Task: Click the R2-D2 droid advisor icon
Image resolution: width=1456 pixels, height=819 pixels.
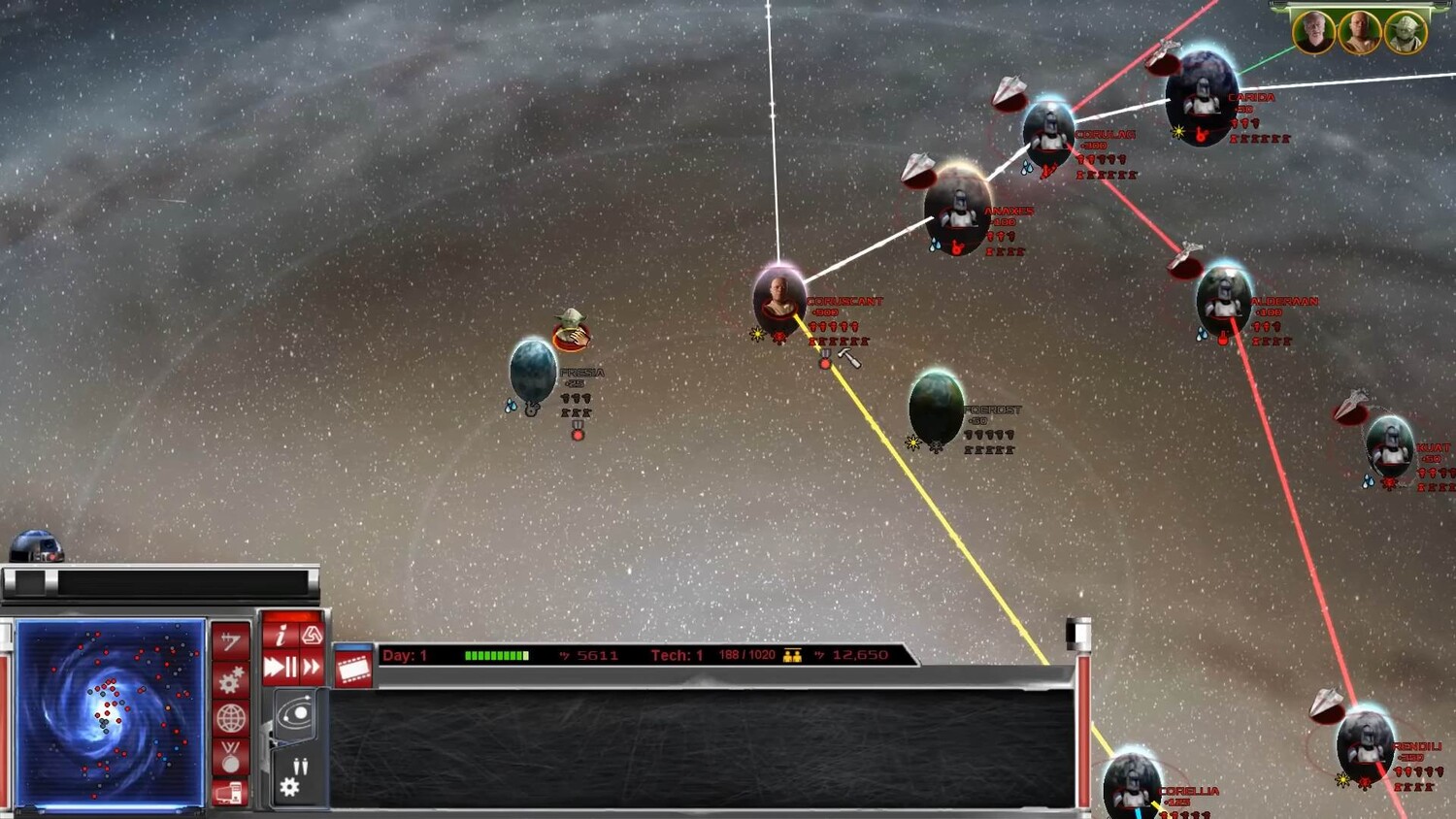Action: (x=35, y=547)
